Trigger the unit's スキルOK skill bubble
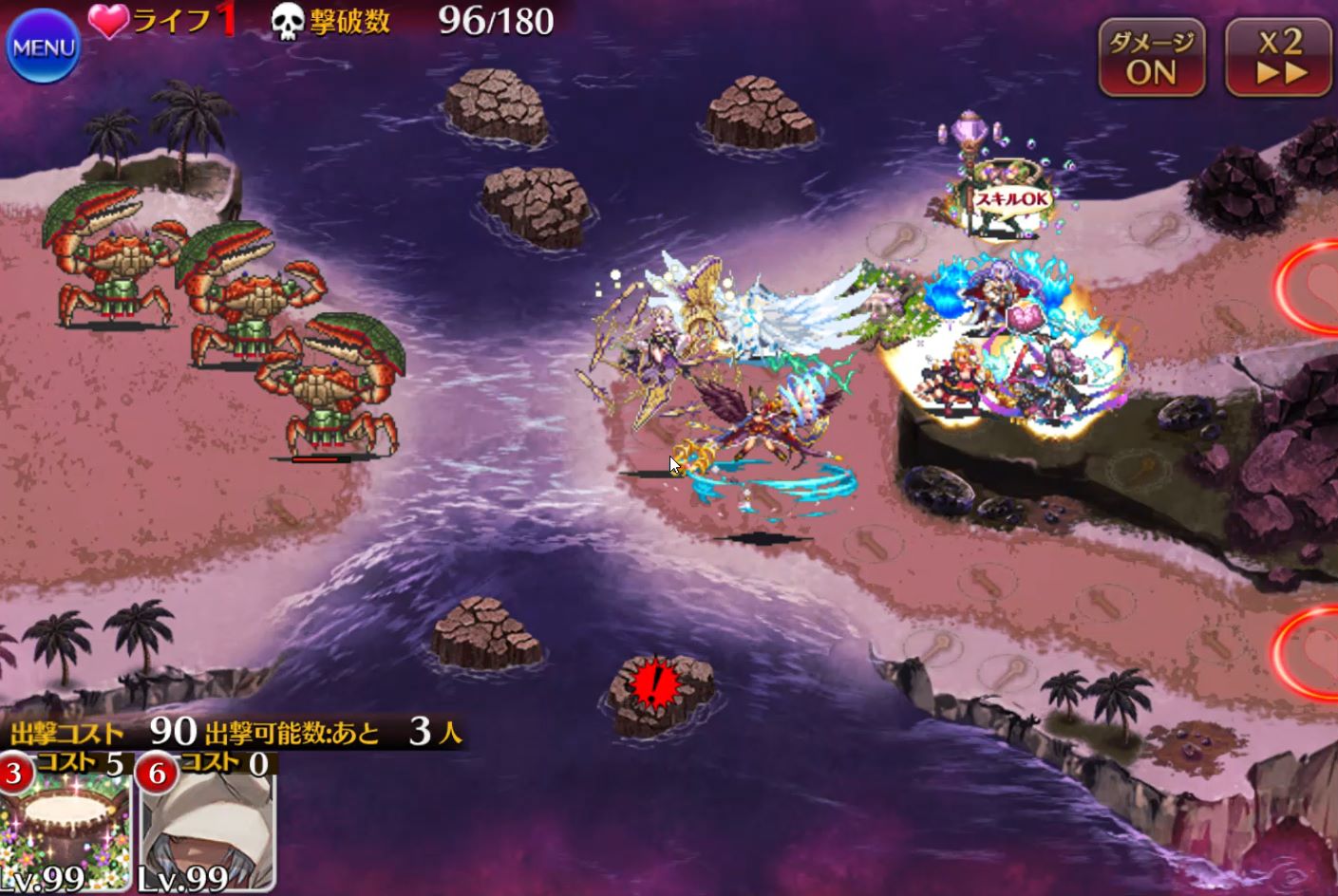The image size is (1338, 896). 1013,200
